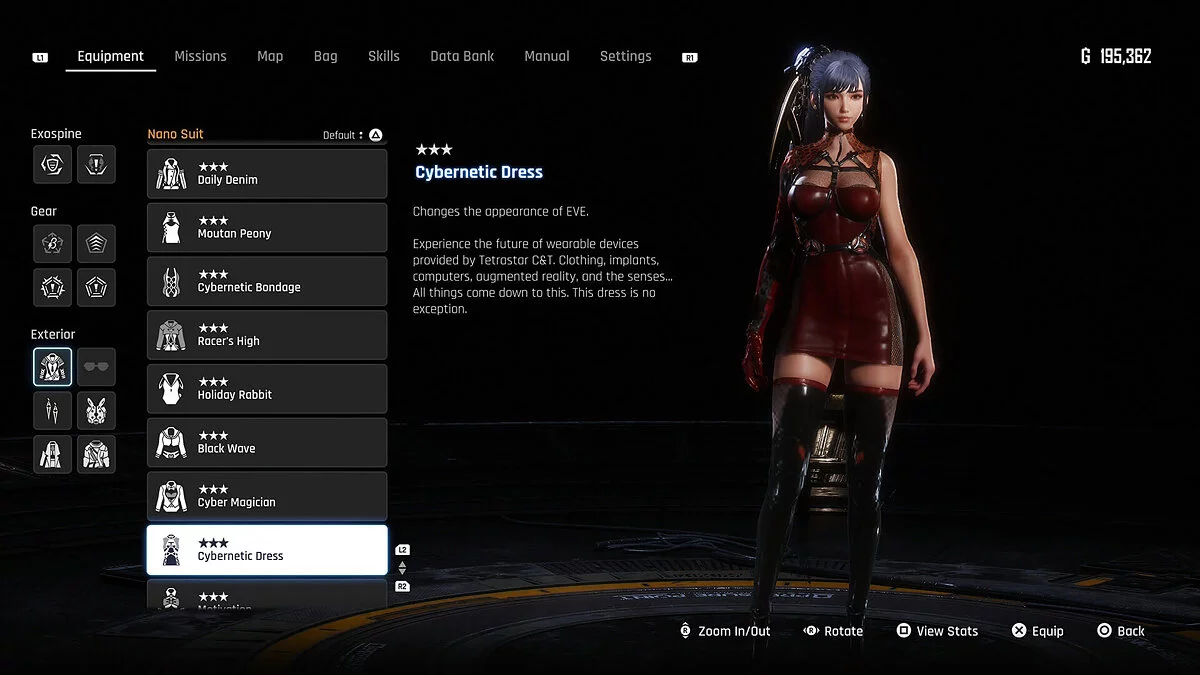Pick the Black Wave suit
This screenshot has height=675, width=1200.
(267, 443)
